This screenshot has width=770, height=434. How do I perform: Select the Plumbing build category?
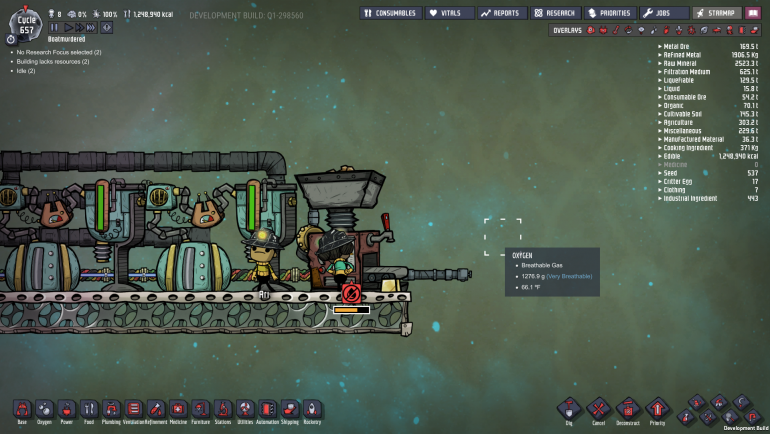(x=111, y=409)
